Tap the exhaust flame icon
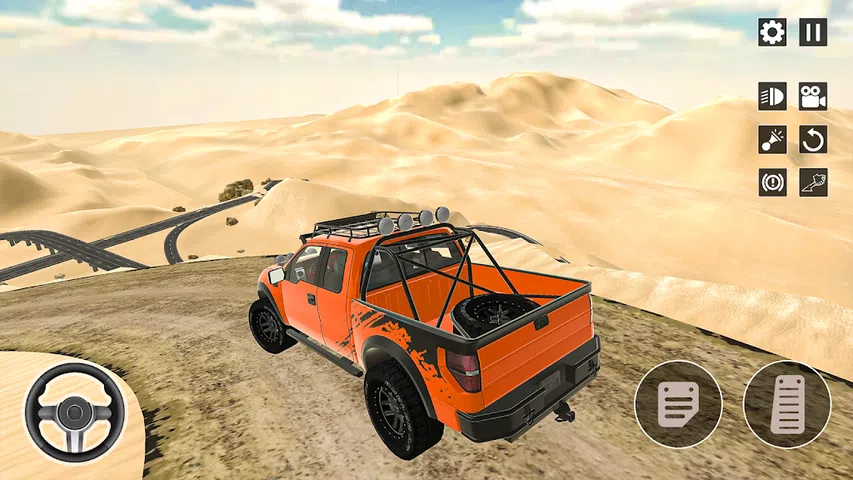 (x=813, y=182)
